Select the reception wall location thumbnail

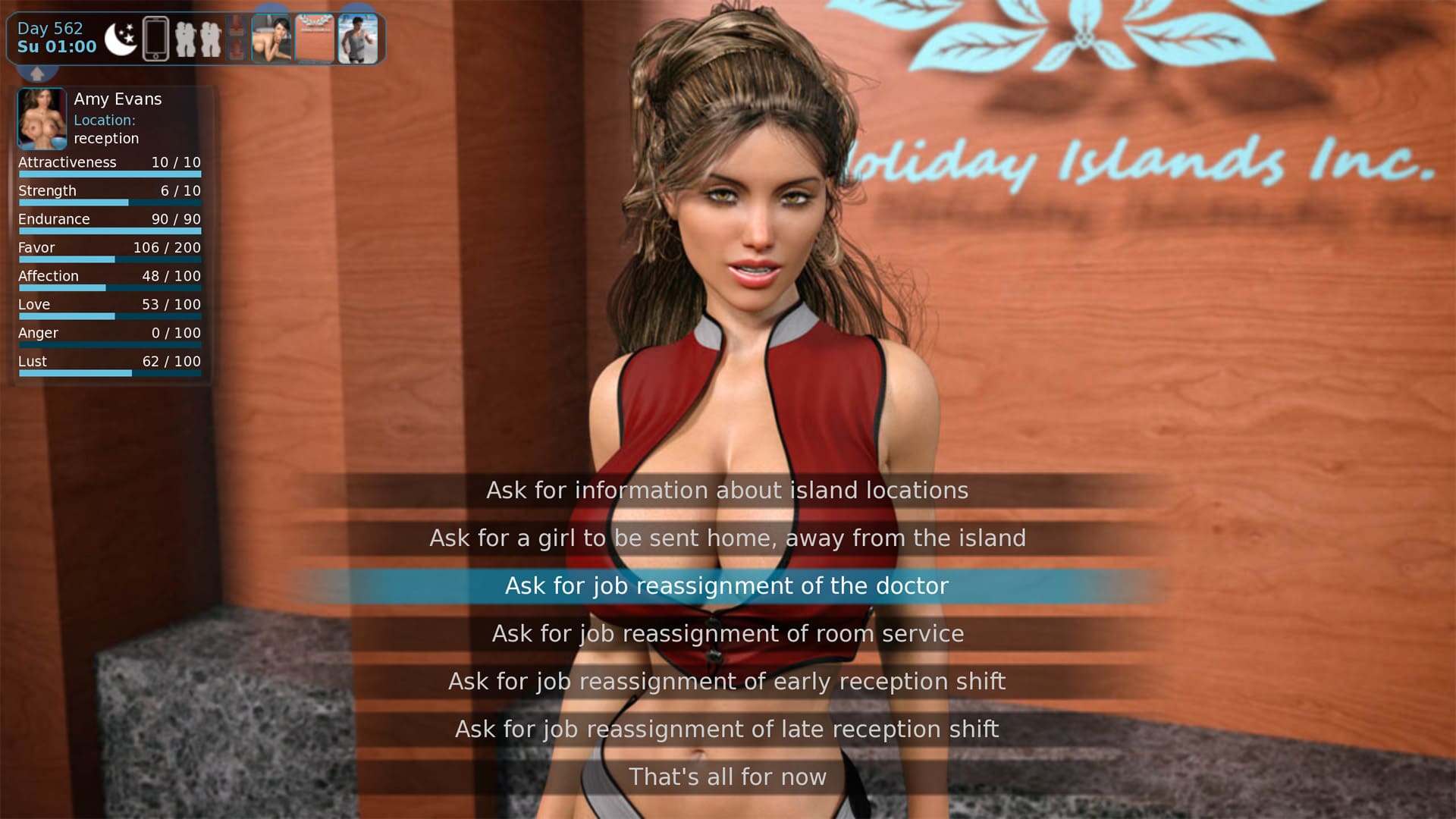click(x=314, y=39)
